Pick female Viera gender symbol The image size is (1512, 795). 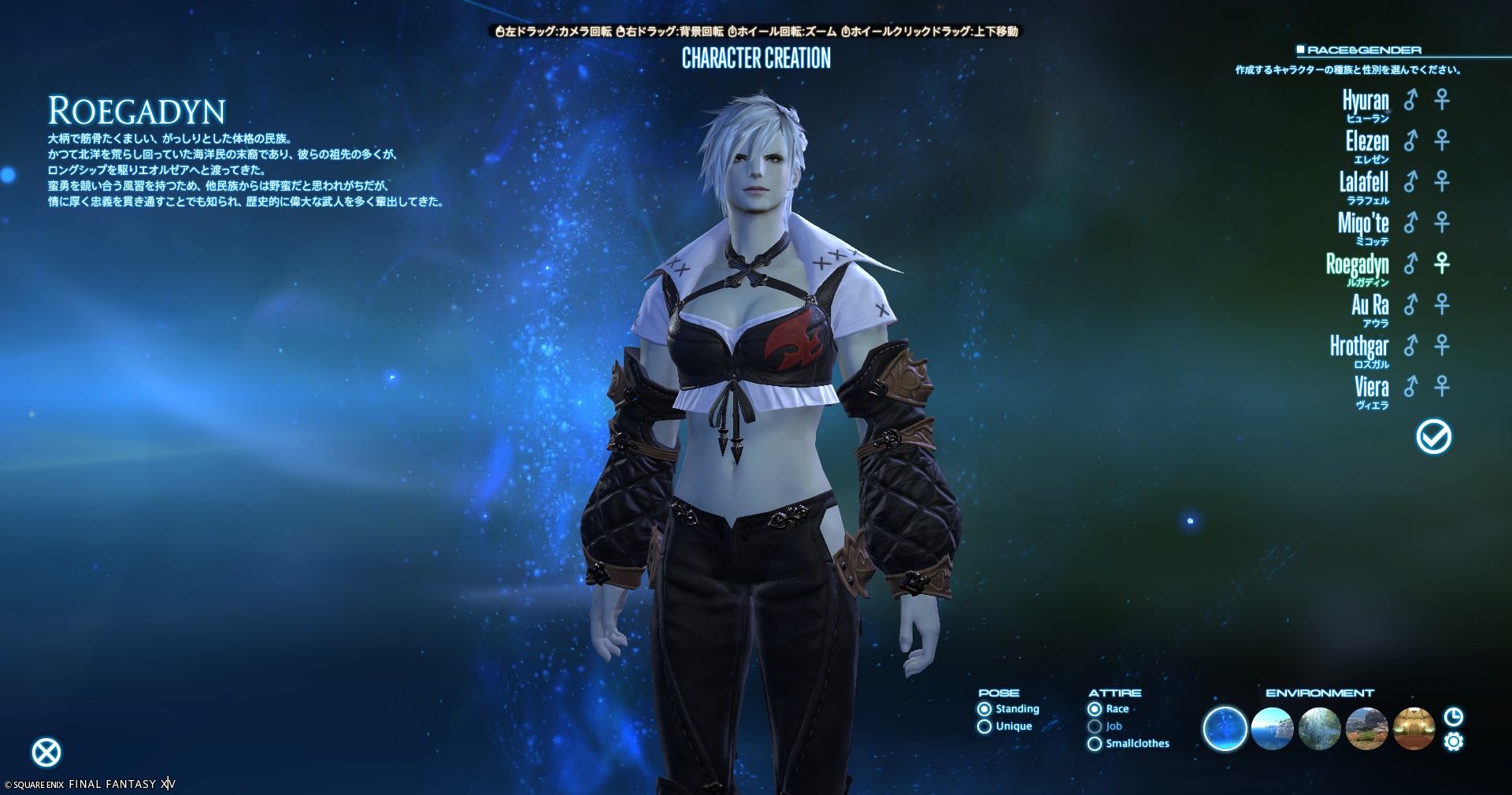[1442, 386]
